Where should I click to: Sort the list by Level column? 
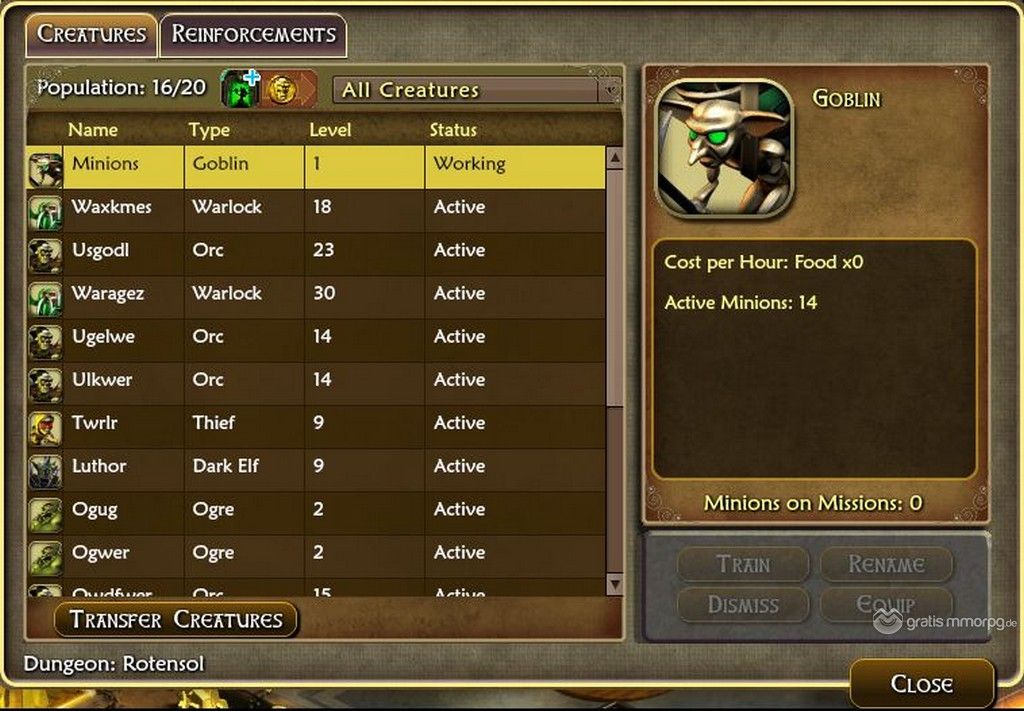point(330,130)
